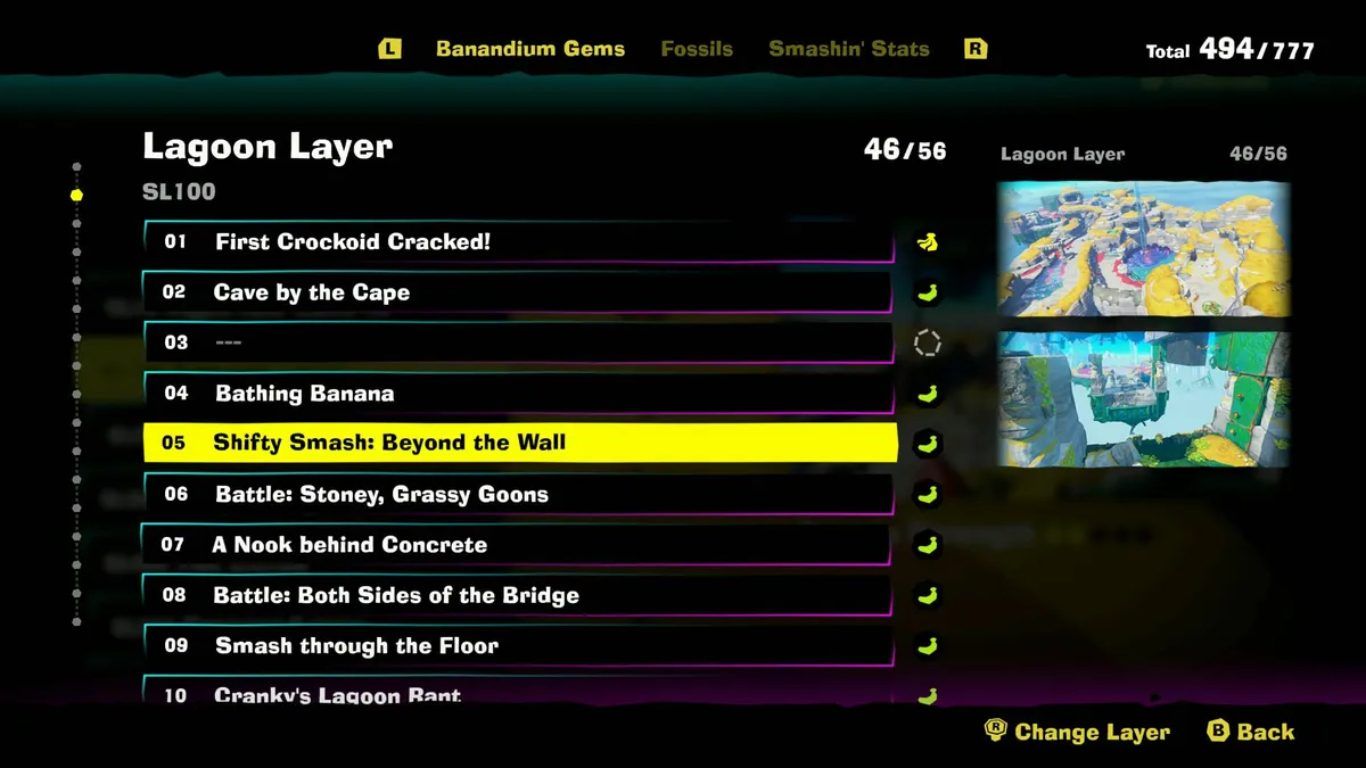Show the Smashin' Stats tab
Image resolution: width=1366 pixels, height=768 pixels.
(x=849, y=49)
